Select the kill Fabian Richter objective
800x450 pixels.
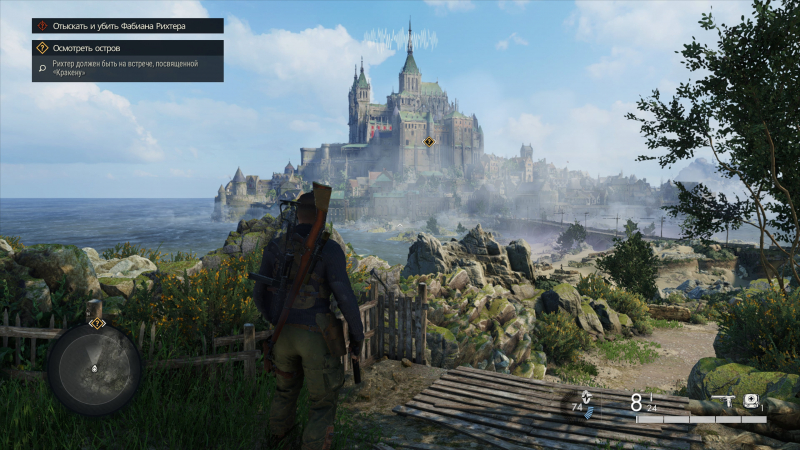click(127, 26)
